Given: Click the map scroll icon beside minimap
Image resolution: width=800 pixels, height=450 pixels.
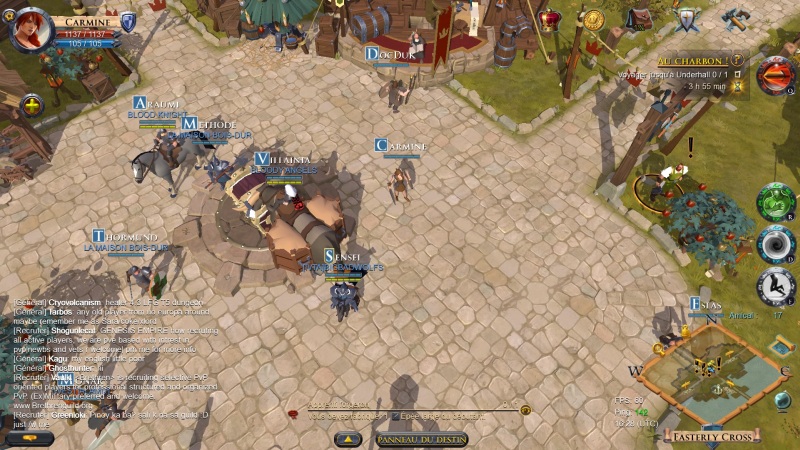Looking at the screenshot, I should point(781,345).
